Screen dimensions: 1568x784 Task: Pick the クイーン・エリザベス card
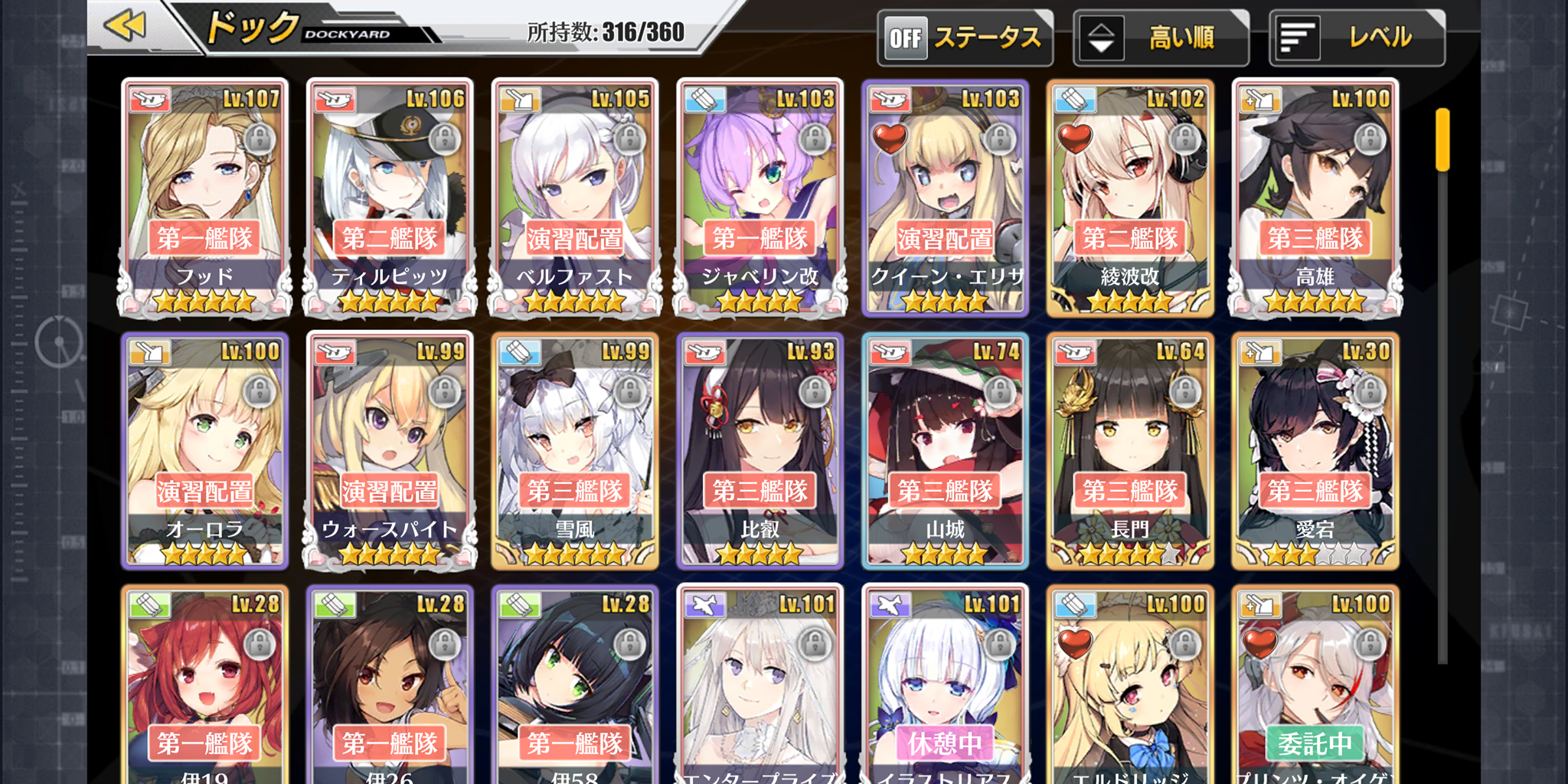coord(946,198)
